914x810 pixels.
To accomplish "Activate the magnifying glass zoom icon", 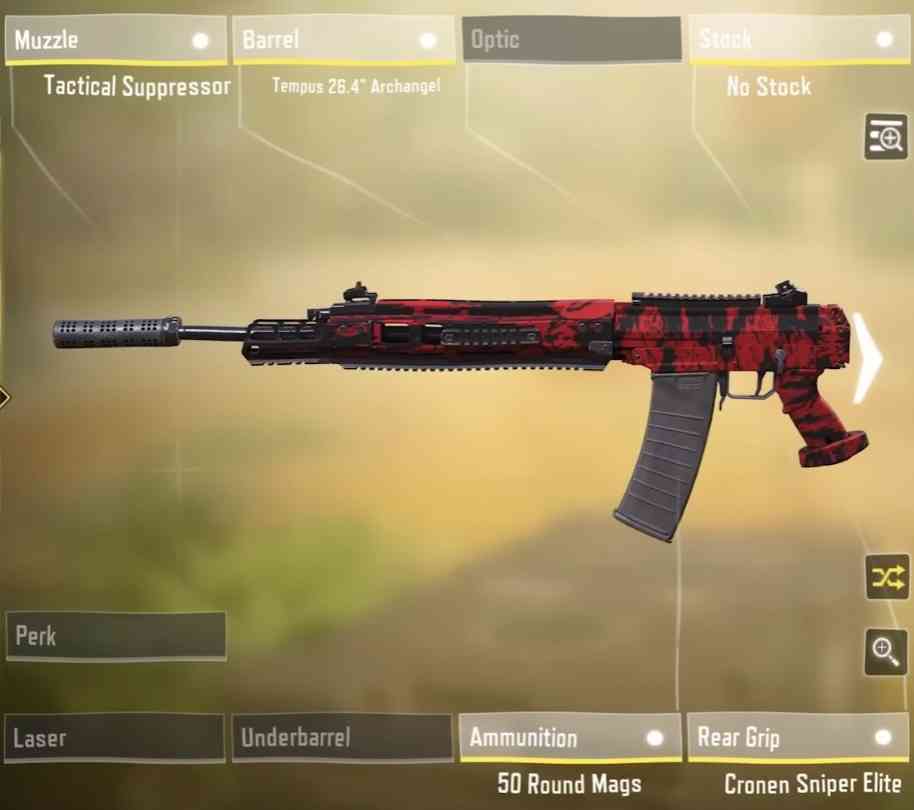I will tap(886, 652).
